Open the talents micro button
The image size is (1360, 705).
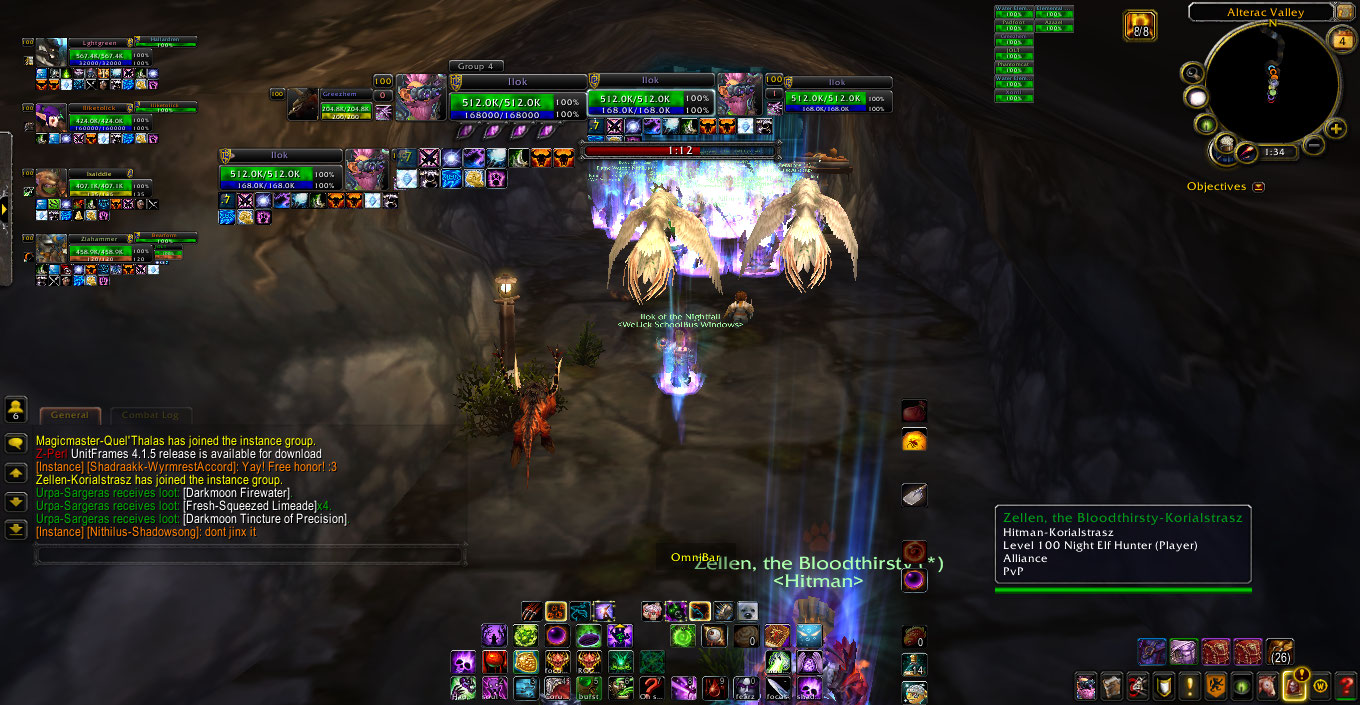1138,687
